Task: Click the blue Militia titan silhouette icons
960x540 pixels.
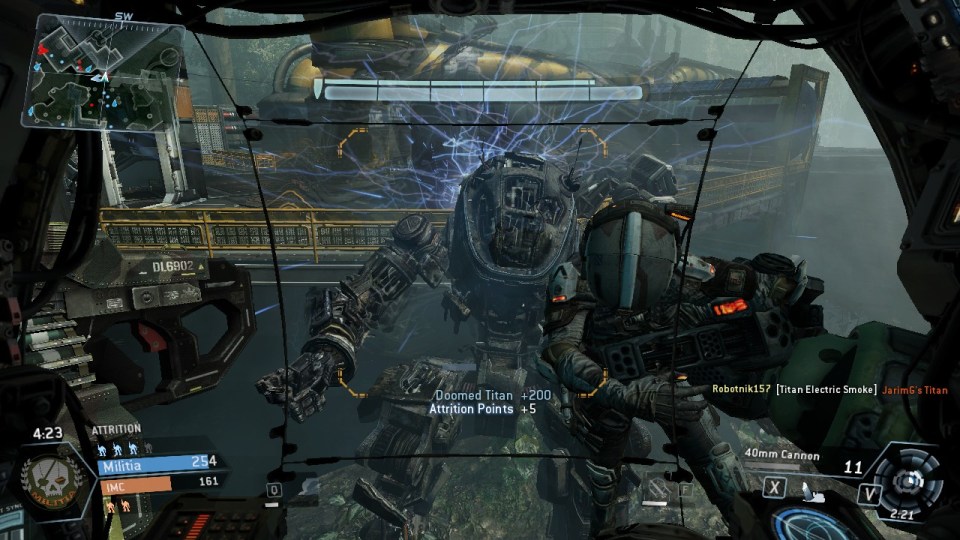Action: tap(123, 447)
